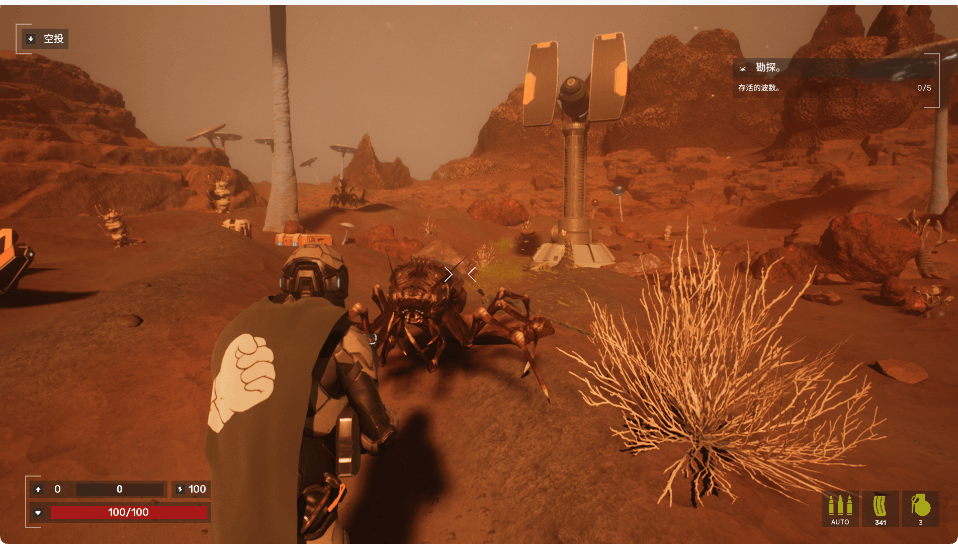Choose the grenade icon
This screenshot has width=958, height=544.
(x=921, y=508)
